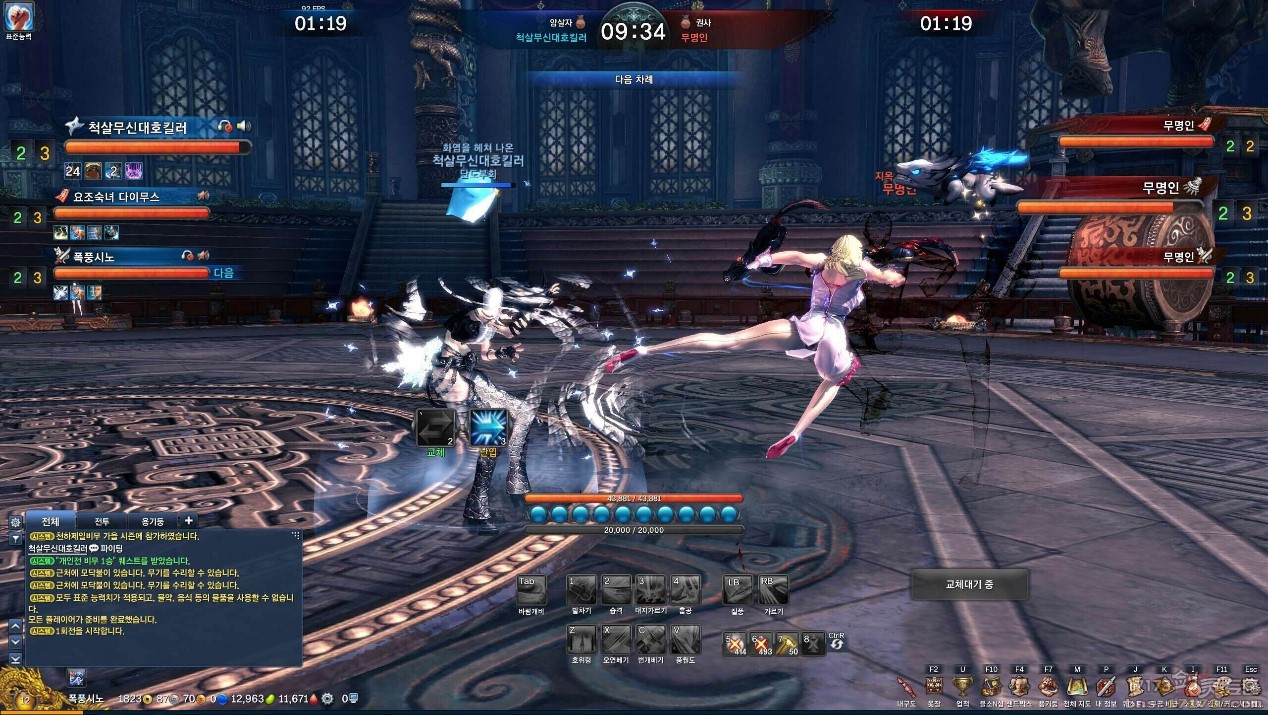This screenshot has height=715, width=1268.
Task: Open the 옷장 wardrobe icon
Action: [933, 686]
